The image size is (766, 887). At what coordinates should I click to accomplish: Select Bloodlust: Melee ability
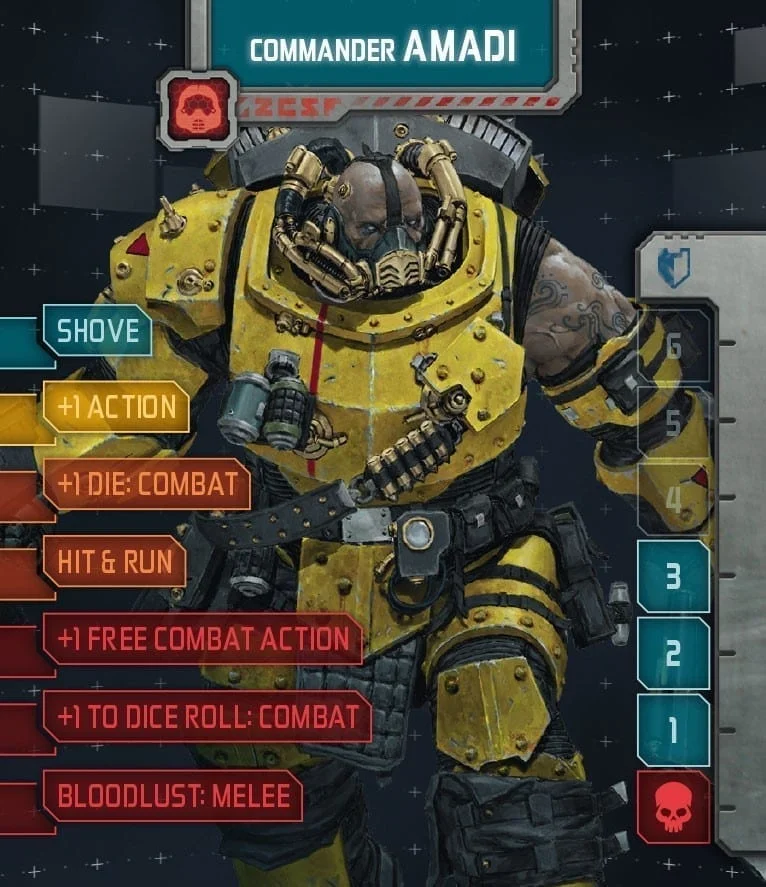[173, 796]
